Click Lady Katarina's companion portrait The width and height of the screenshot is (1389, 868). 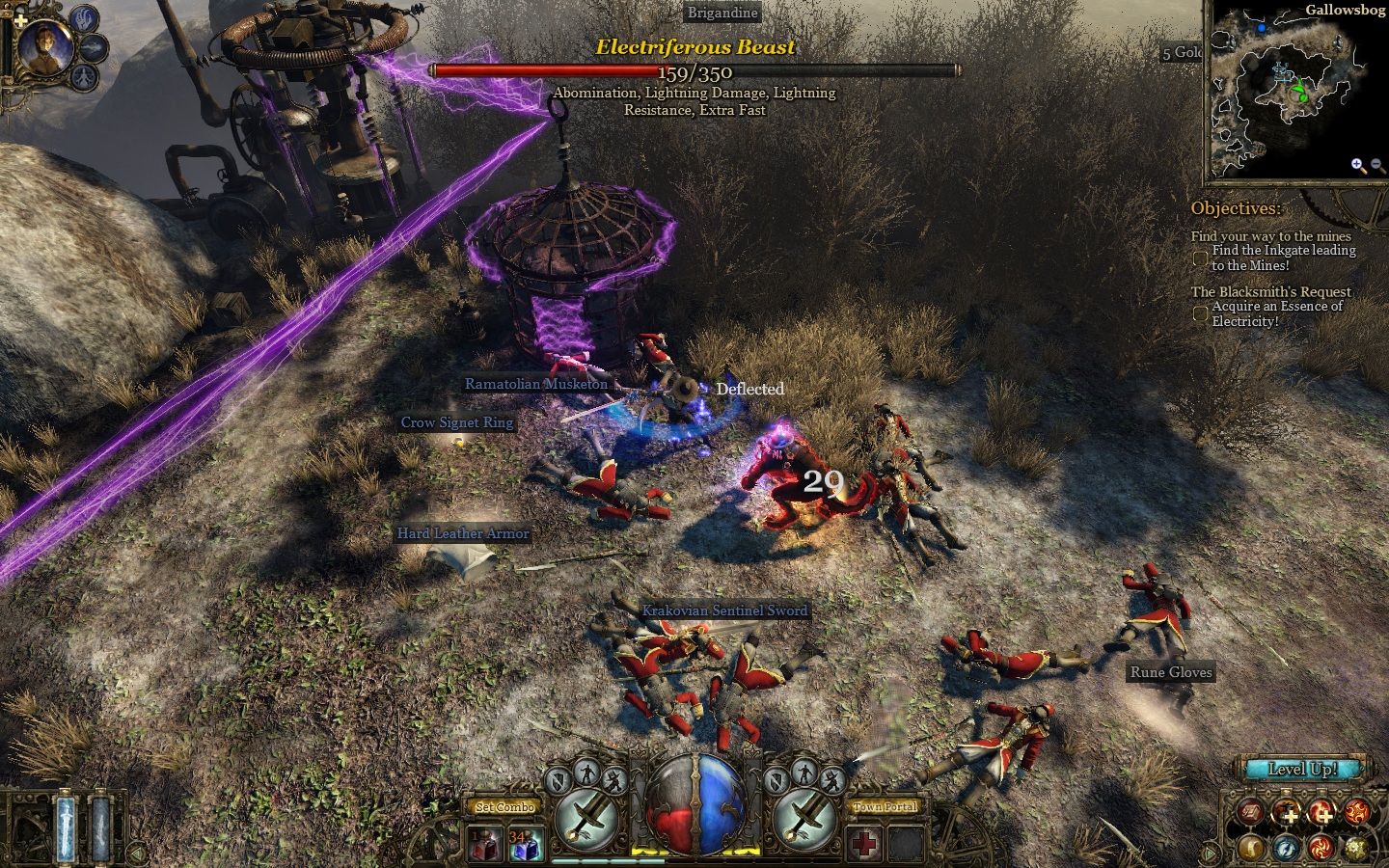click(x=43, y=46)
